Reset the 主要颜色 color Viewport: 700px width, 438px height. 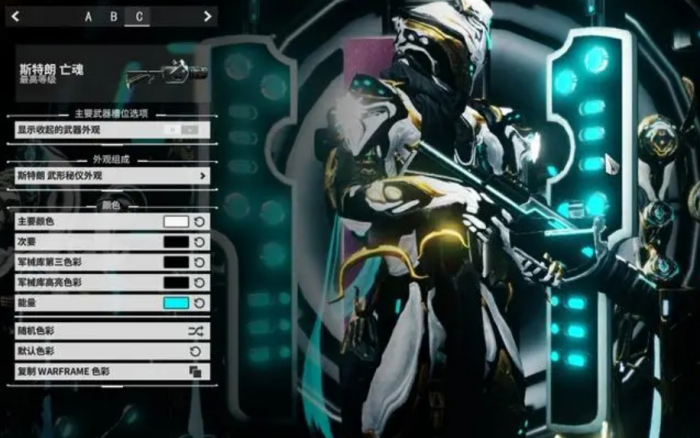pos(199,222)
